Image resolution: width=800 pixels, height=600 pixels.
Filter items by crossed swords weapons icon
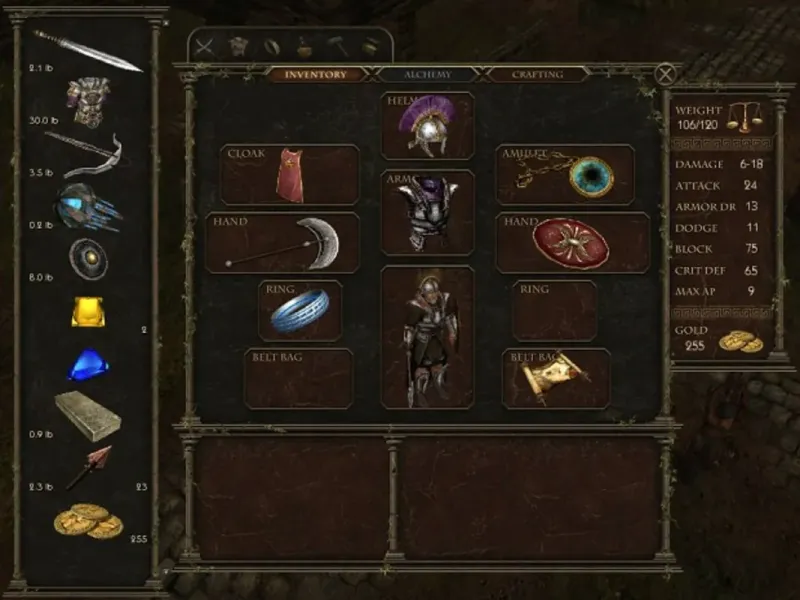tap(205, 46)
